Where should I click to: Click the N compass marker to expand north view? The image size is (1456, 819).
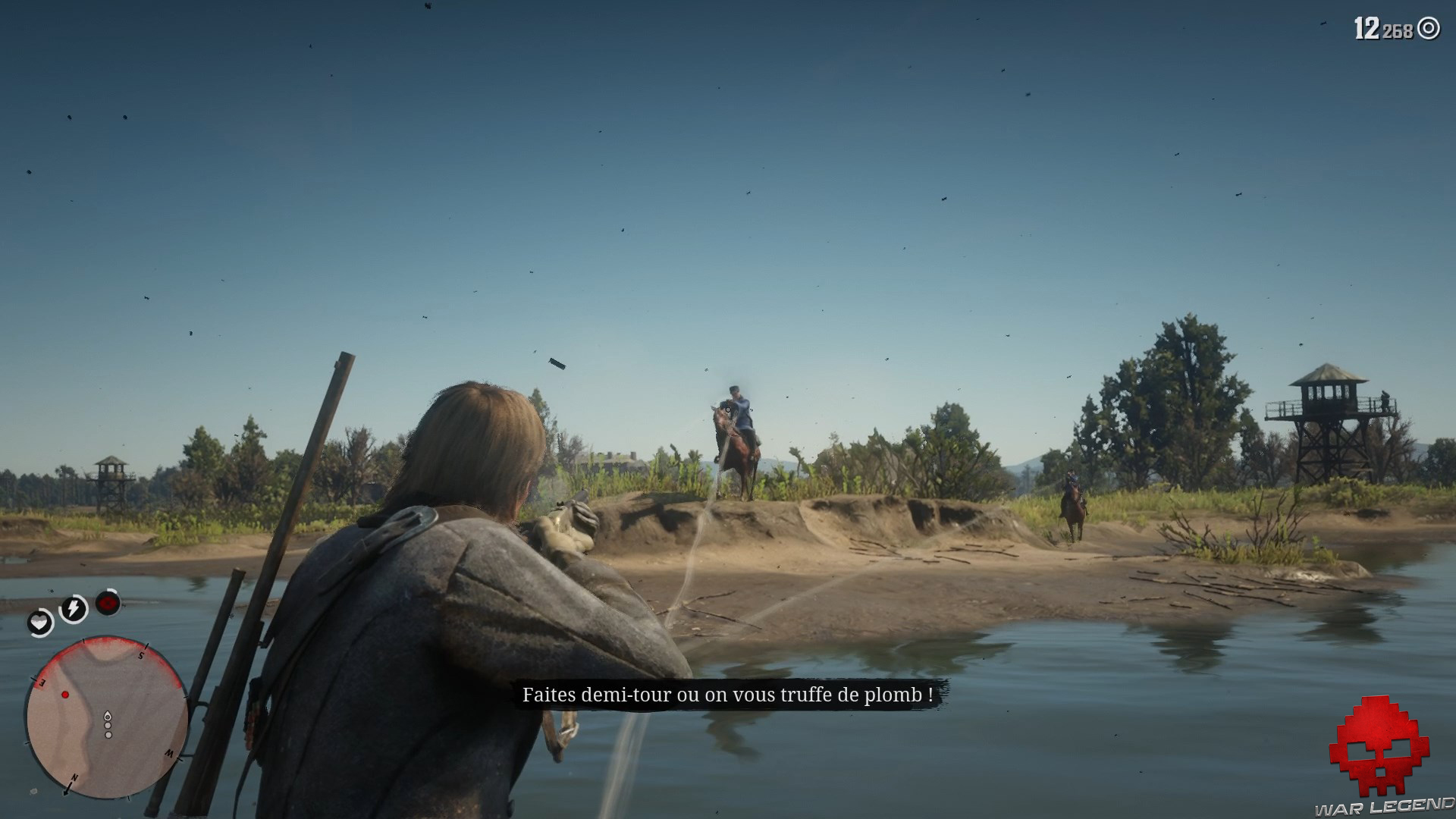[x=74, y=777]
